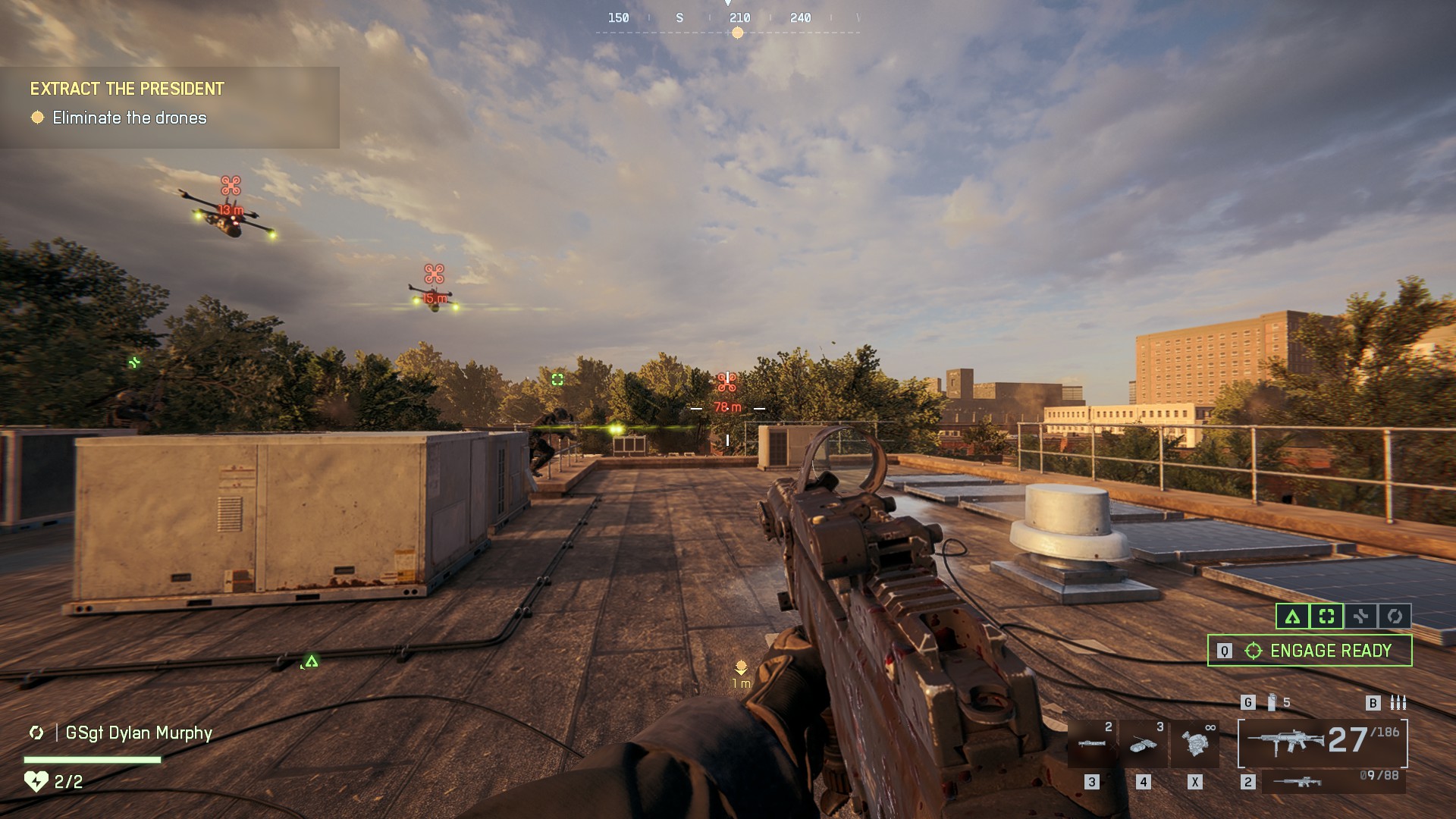Screen dimensions: 1456x819
Task: Click the grenade icon above the weapon panel
Action: tap(1272, 702)
